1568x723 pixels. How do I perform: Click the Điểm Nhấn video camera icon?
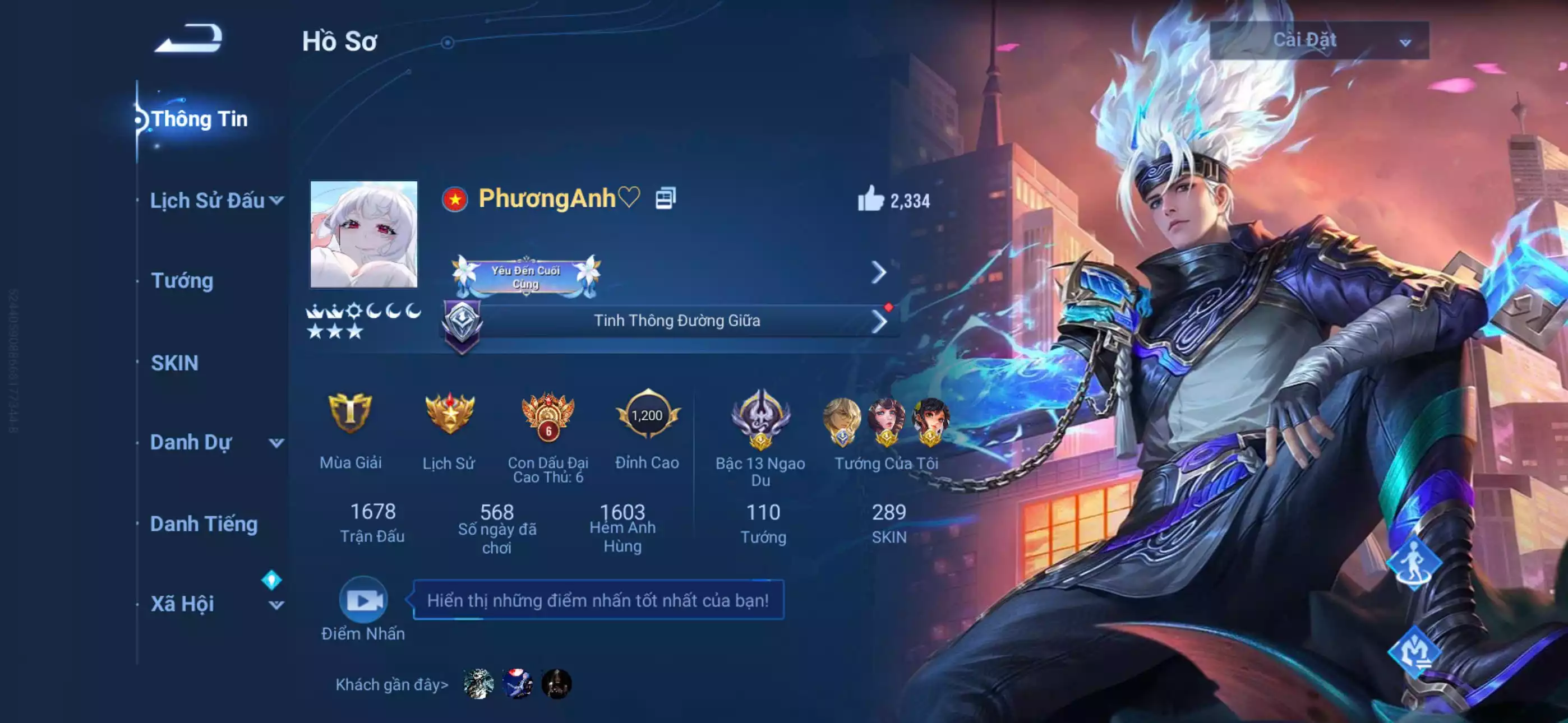(x=363, y=600)
